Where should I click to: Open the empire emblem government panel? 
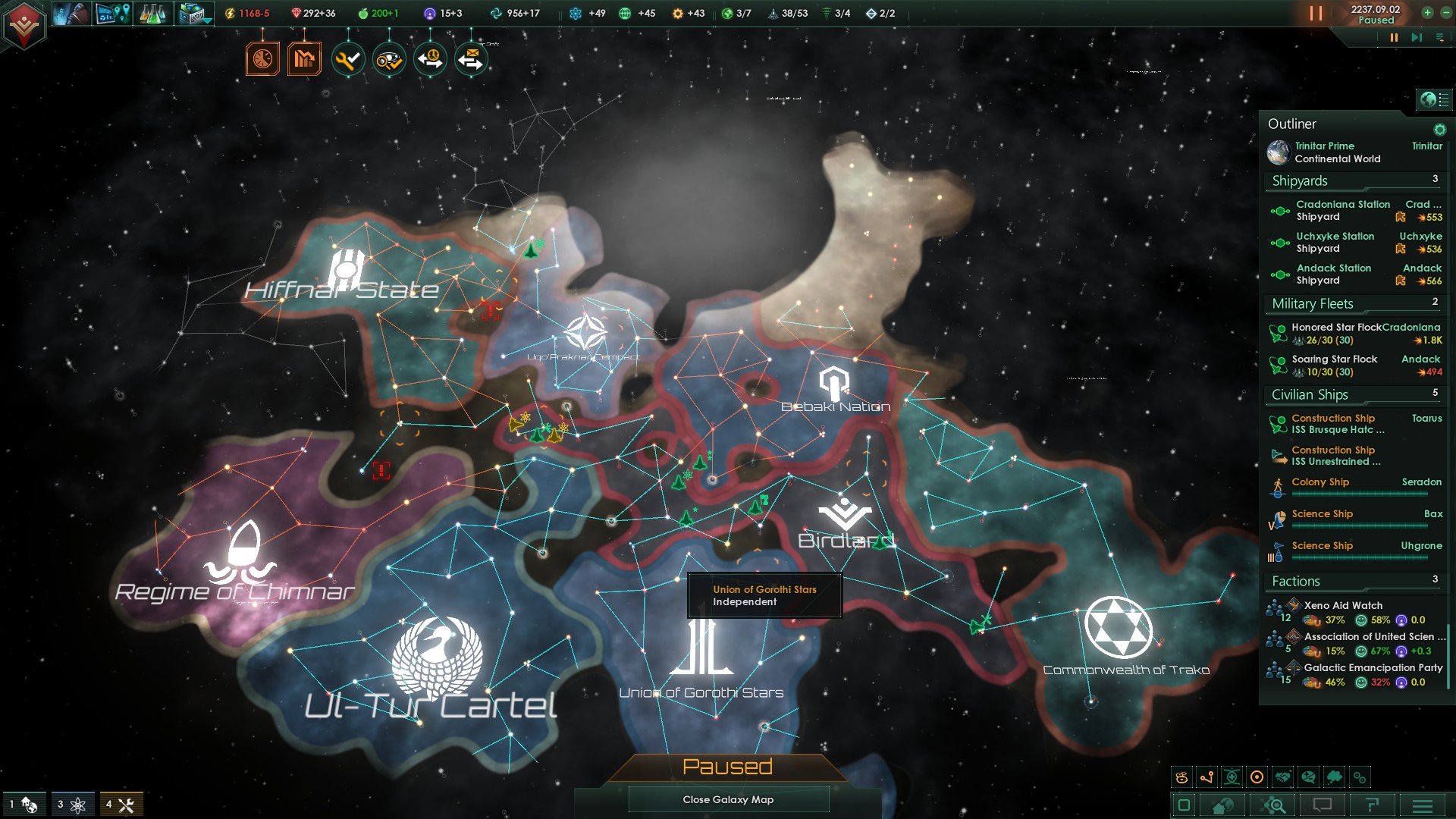click(x=24, y=25)
